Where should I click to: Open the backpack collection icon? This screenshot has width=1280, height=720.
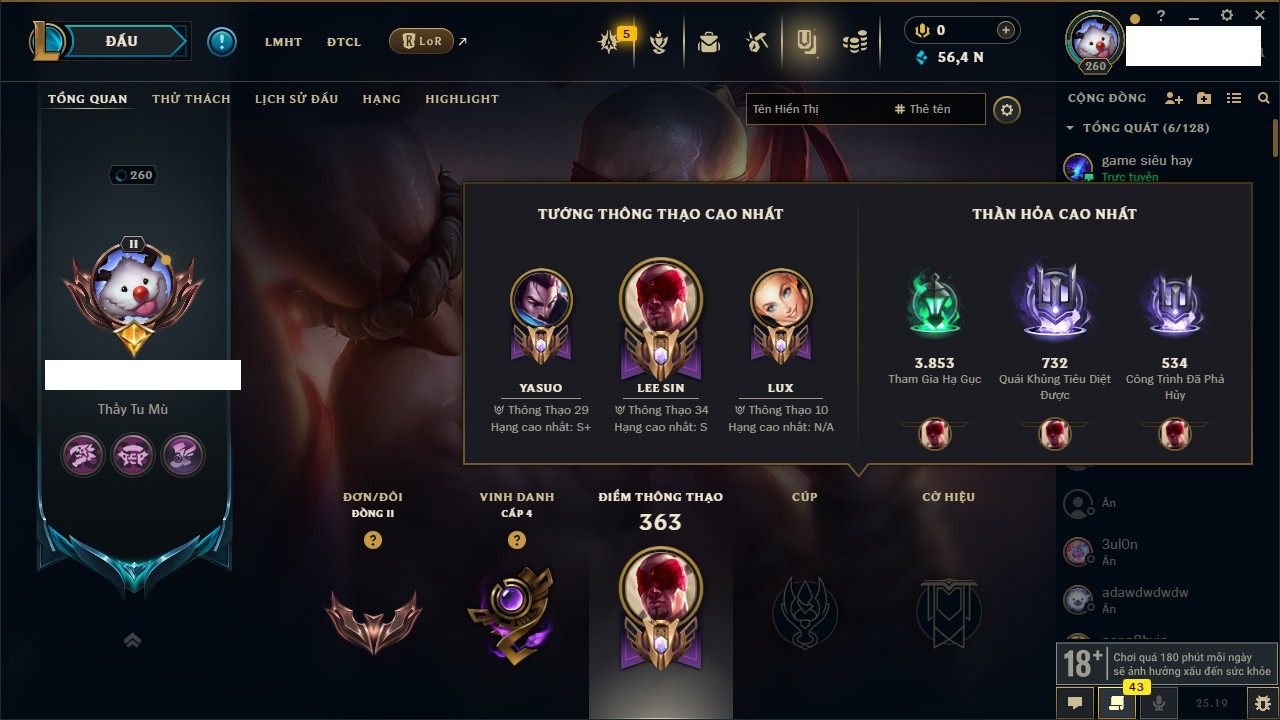pos(709,42)
